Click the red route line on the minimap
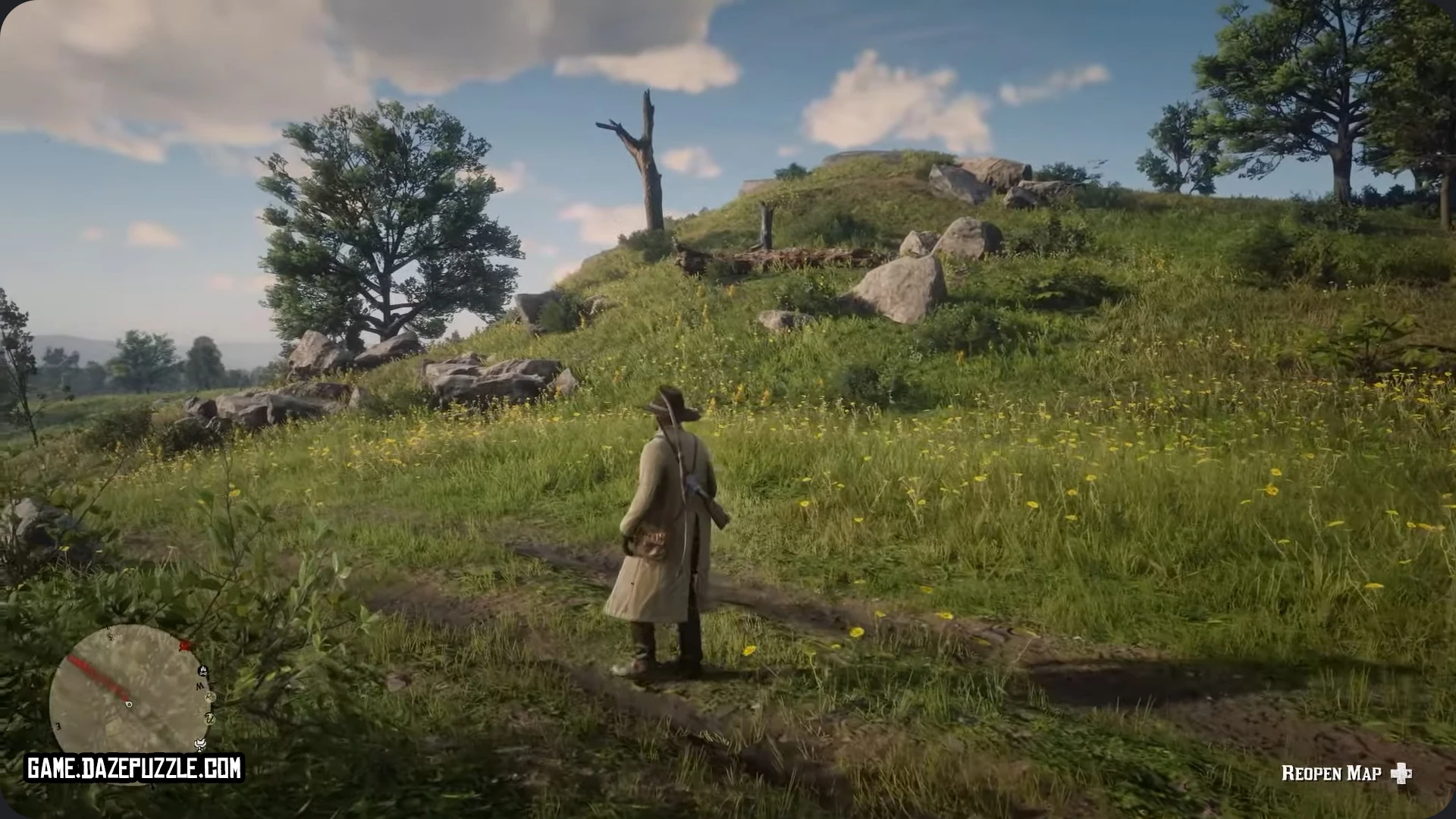This screenshot has height=819, width=1456. tap(99, 679)
